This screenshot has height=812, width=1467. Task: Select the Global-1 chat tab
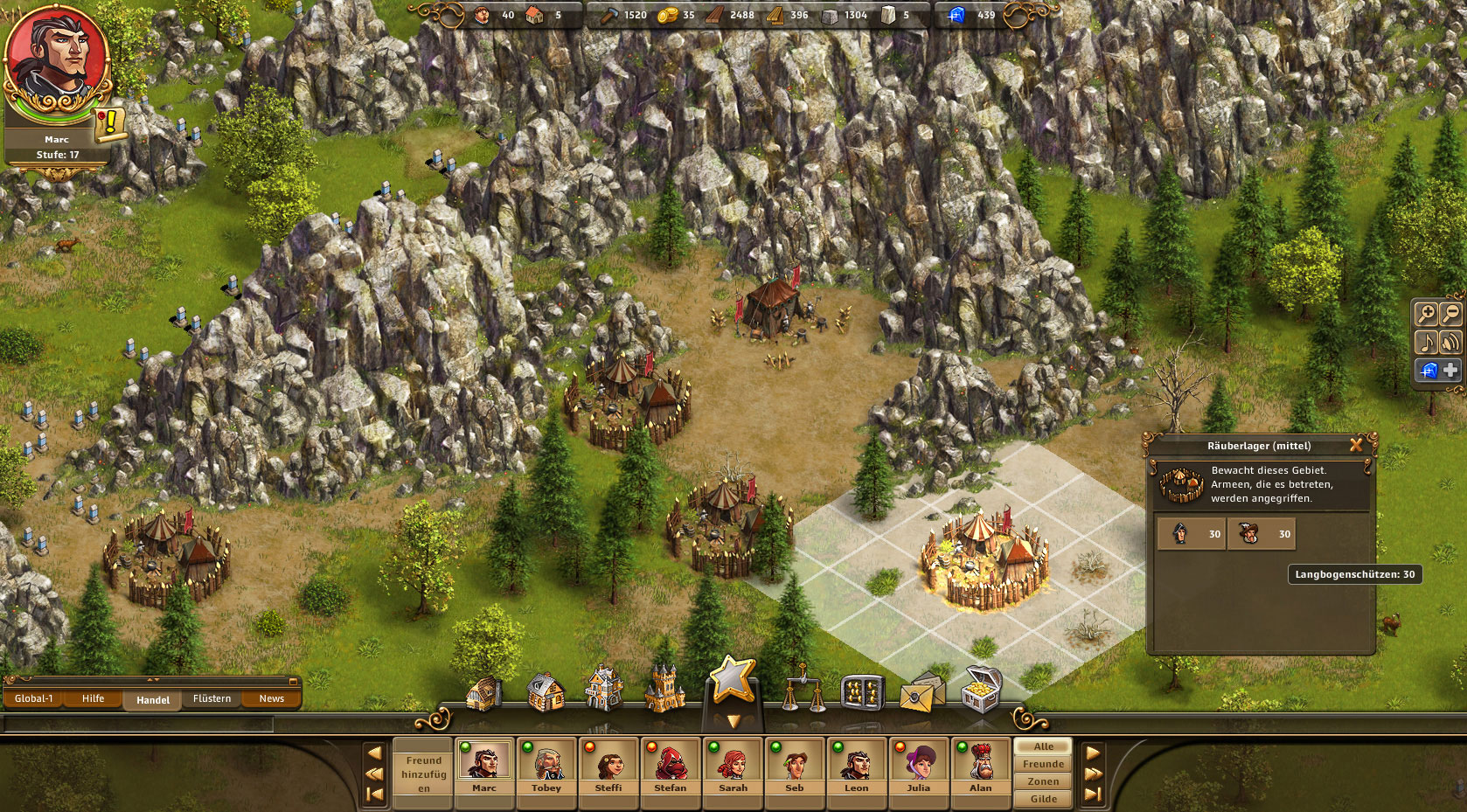(x=34, y=698)
